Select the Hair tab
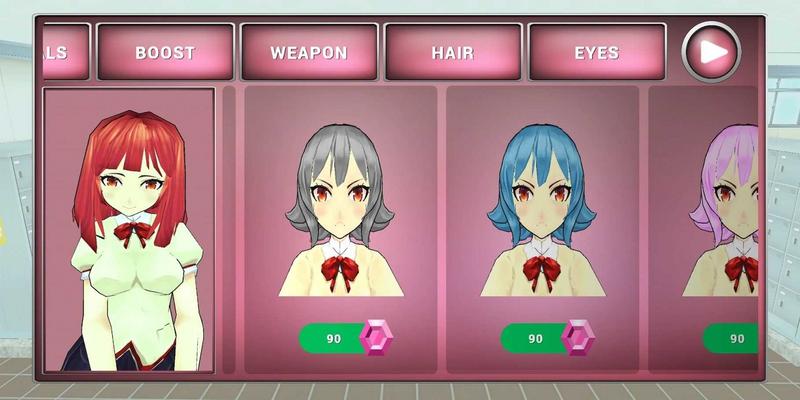This screenshot has width=800, height=400. 453,52
